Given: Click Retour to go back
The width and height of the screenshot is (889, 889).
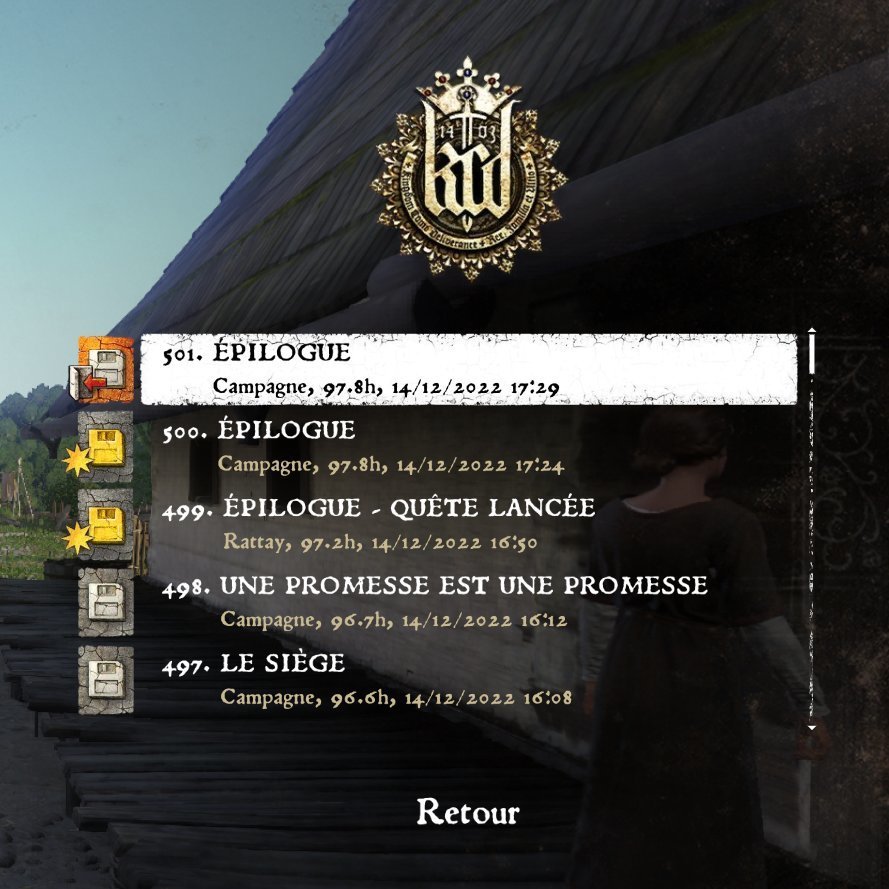Looking at the screenshot, I should (x=467, y=812).
